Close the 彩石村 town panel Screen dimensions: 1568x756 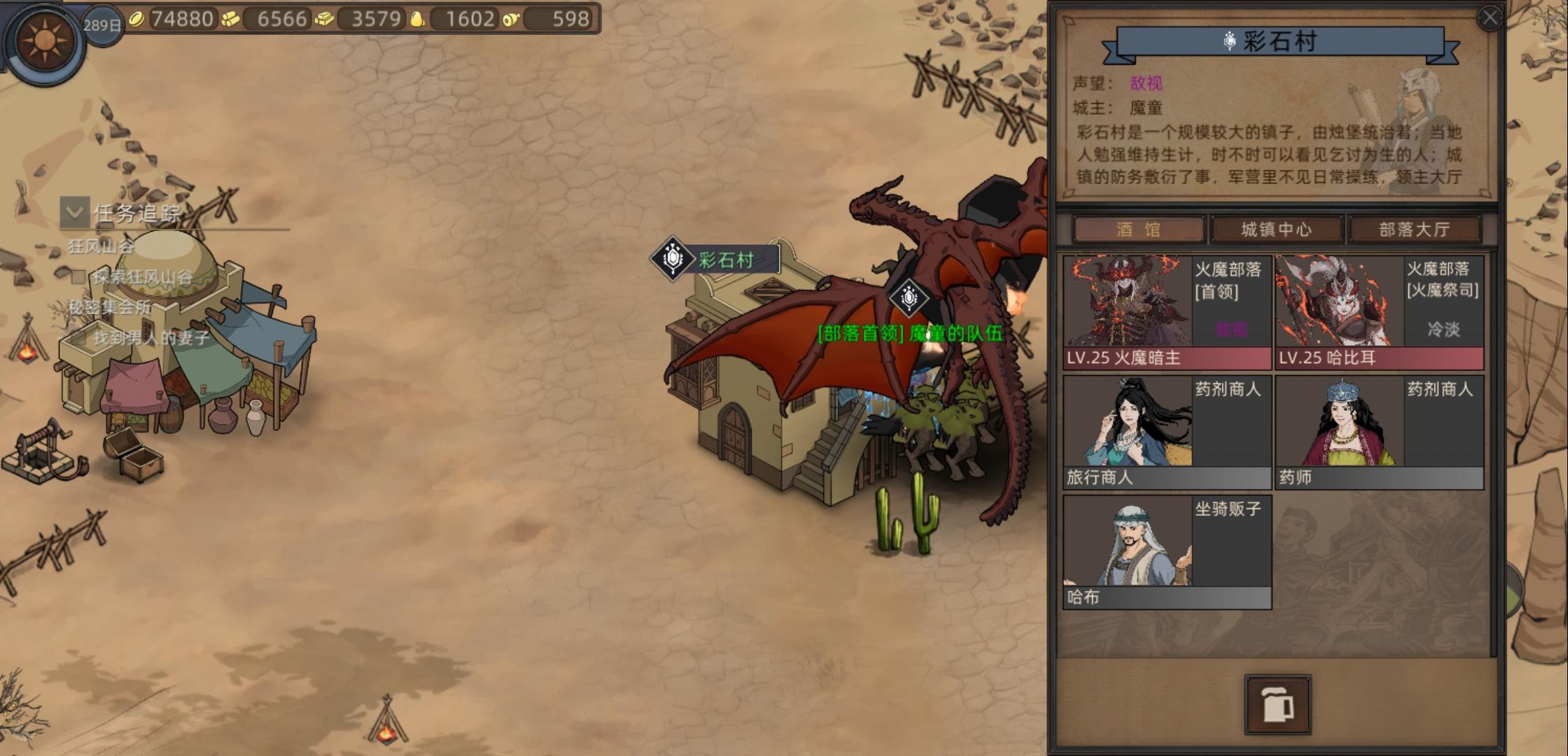[1490, 17]
